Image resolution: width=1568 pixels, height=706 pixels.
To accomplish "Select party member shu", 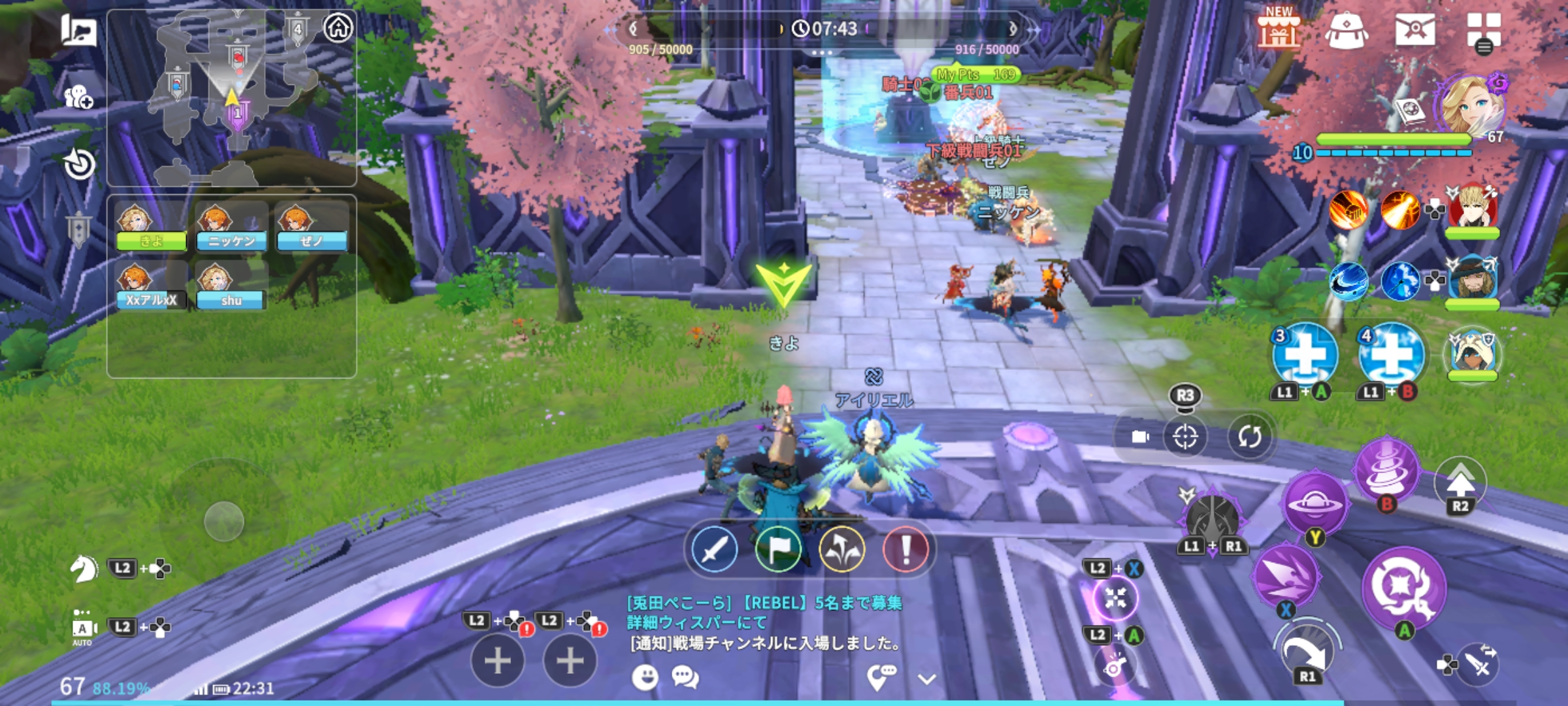I will (x=230, y=286).
